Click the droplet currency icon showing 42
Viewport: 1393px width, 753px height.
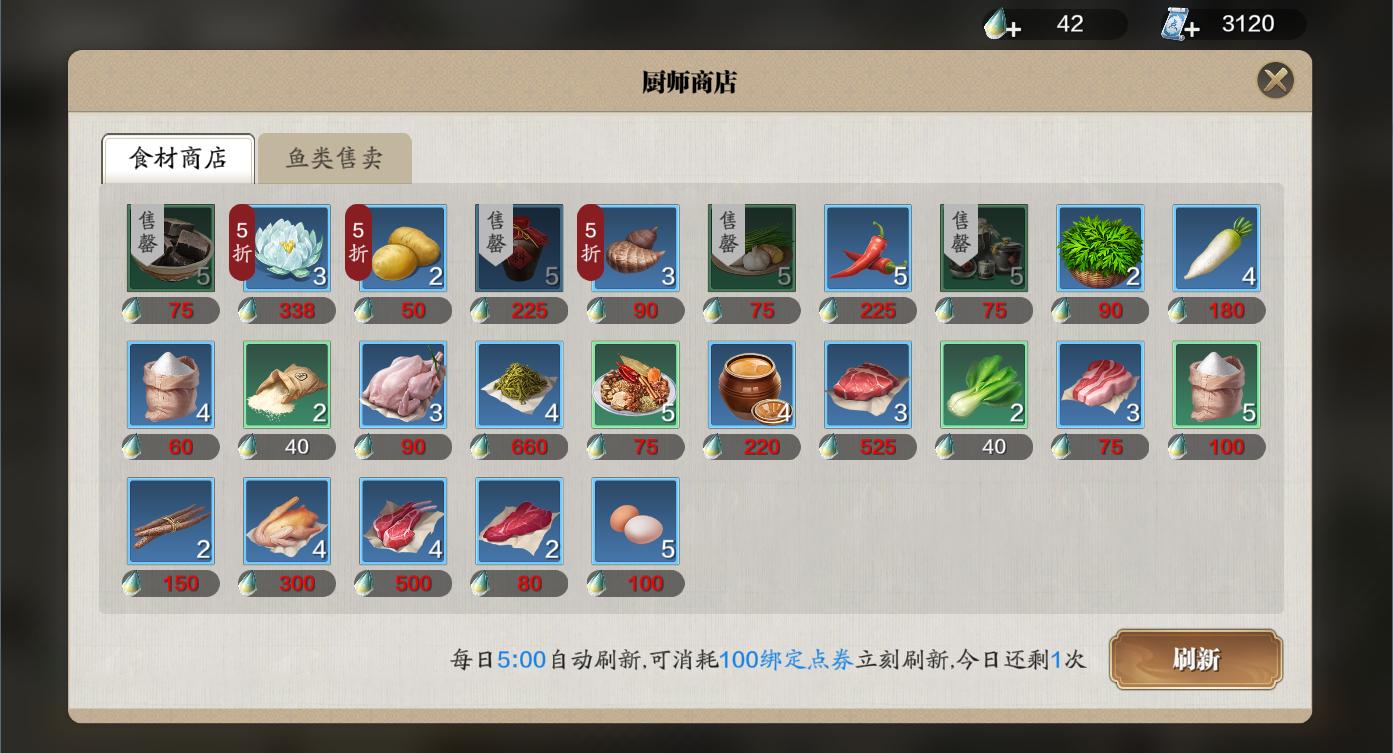click(994, 24)
